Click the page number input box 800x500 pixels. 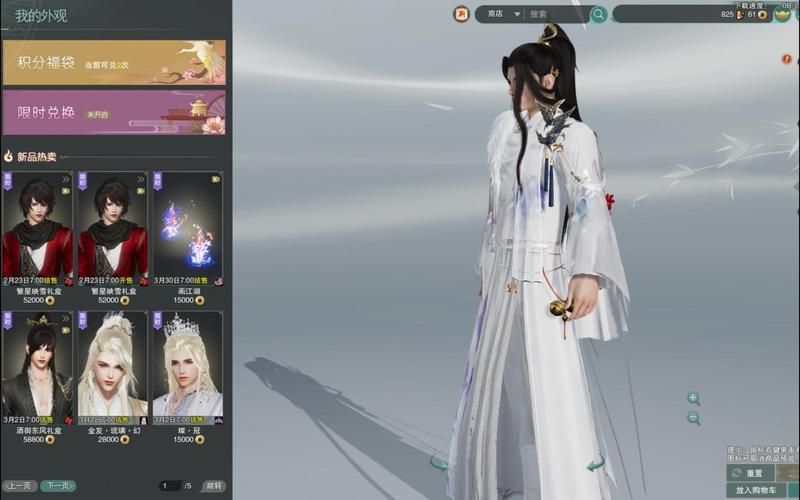pyautogui.click(x=170, y=486)
